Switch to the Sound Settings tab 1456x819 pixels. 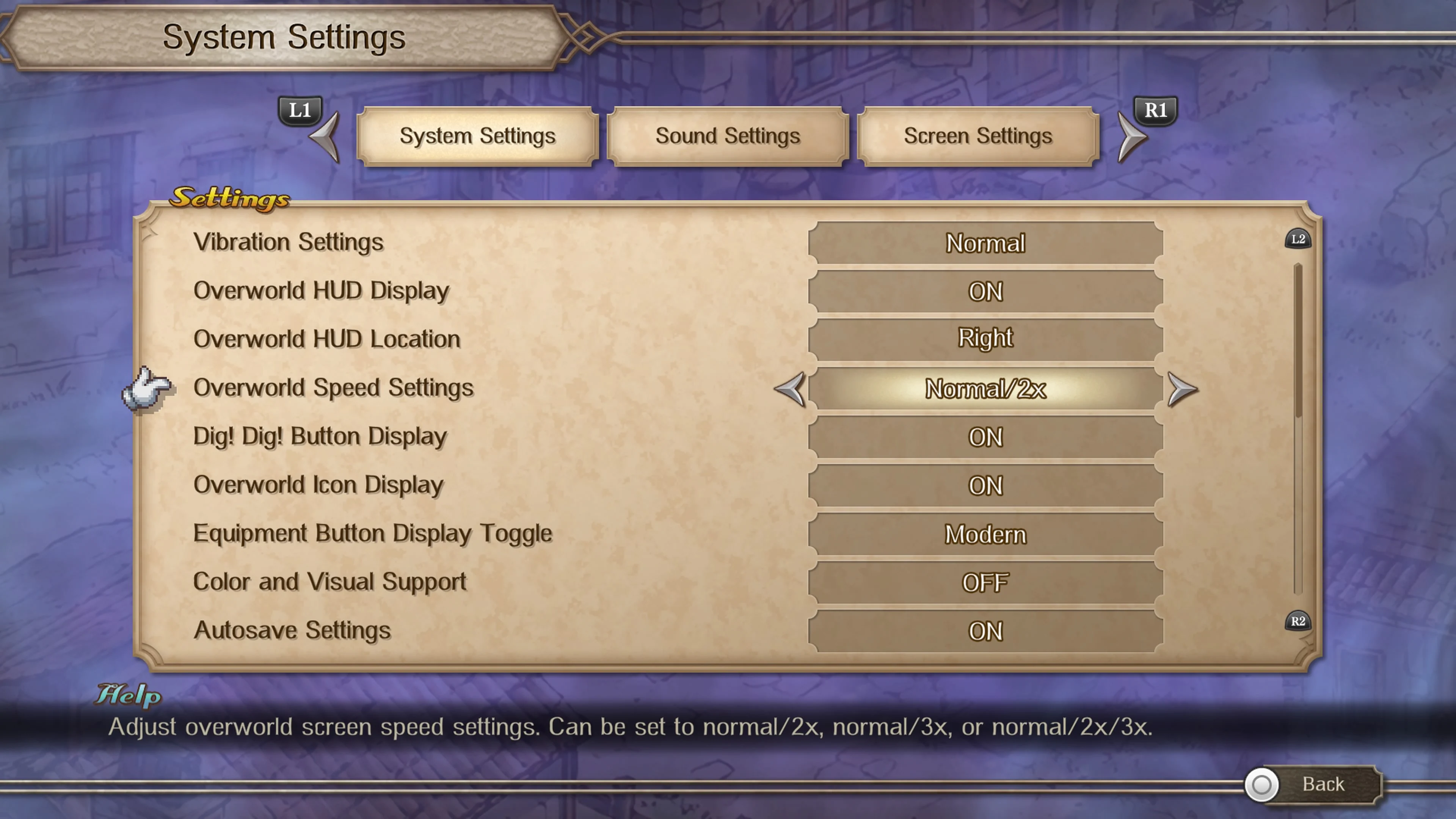(728, 136)
